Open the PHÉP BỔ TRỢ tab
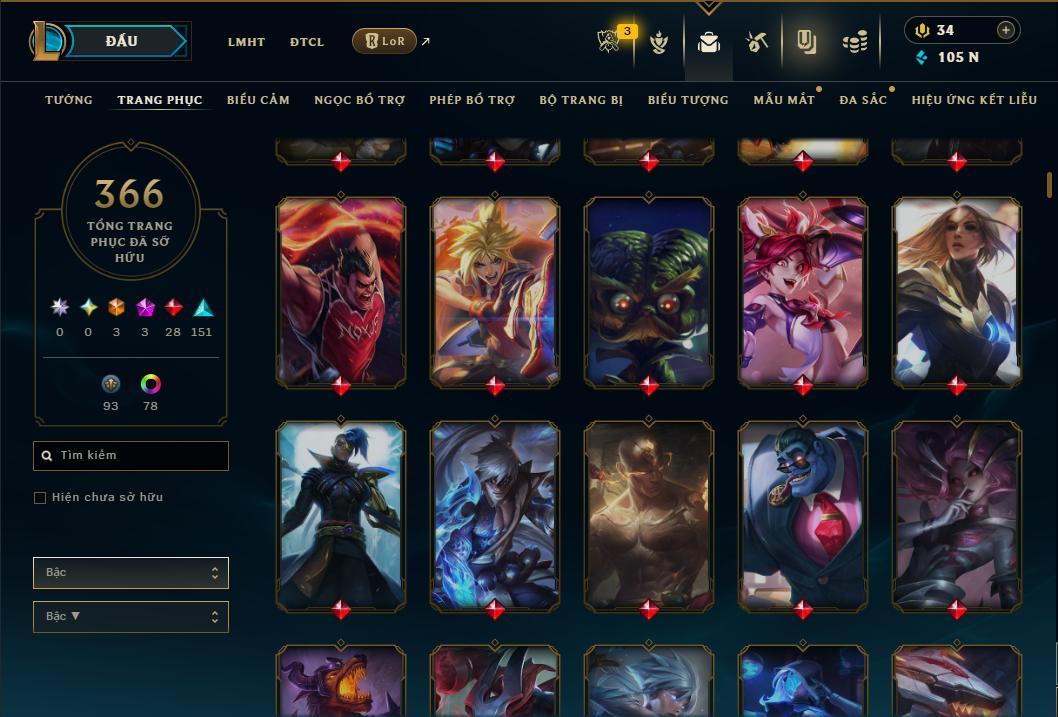Screen dimensions: 1058x717 472,100
